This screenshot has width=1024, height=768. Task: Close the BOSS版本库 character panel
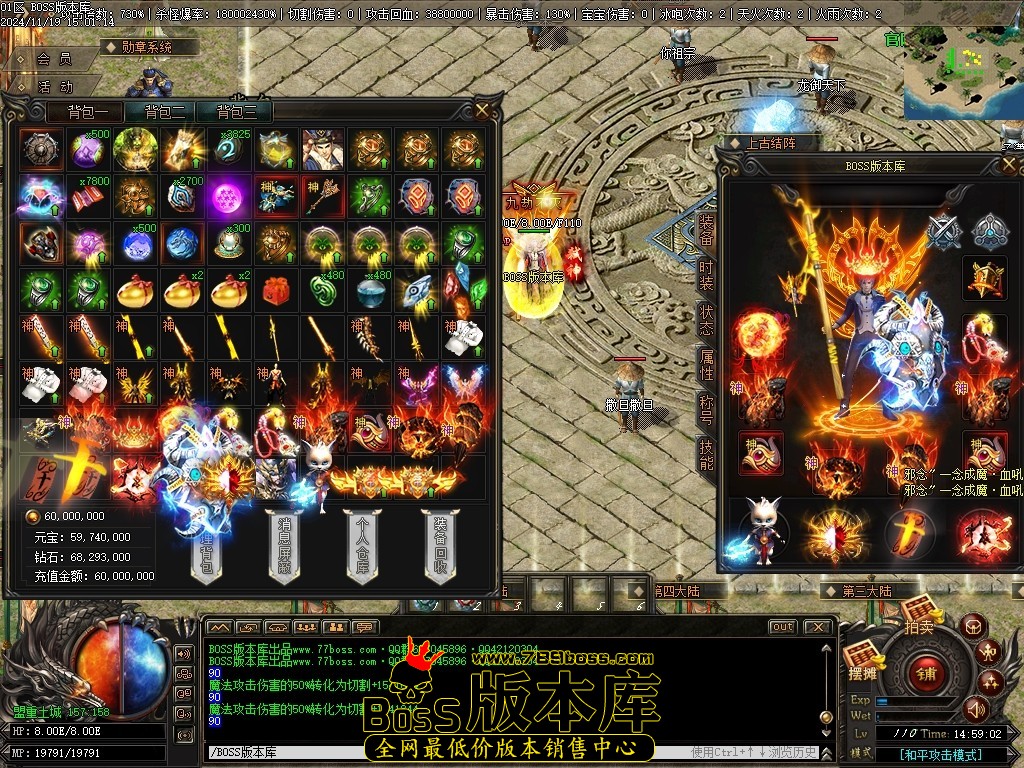click(x=1008, y=164)
